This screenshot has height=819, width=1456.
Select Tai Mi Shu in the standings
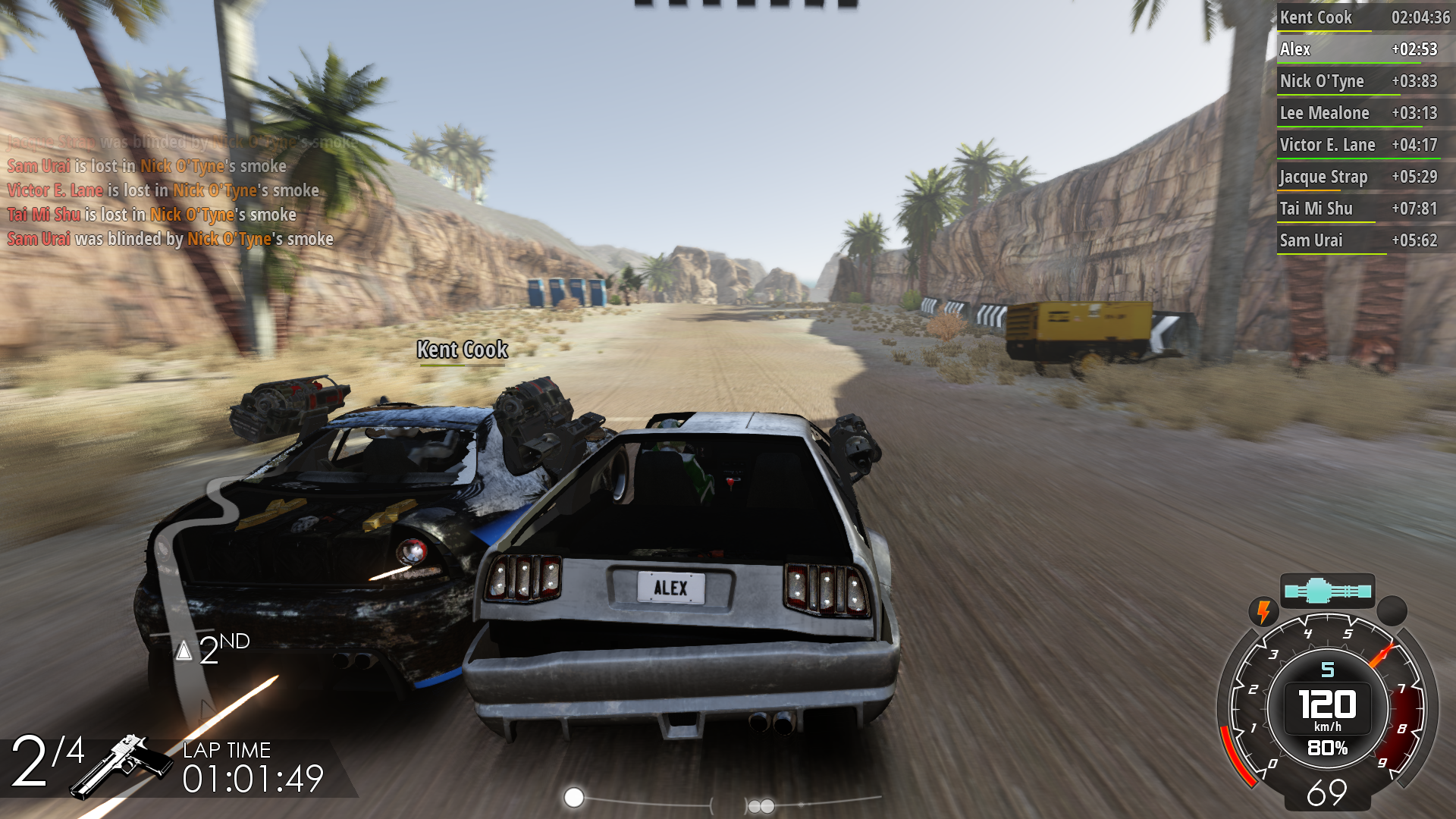(x=1363, y=209)
